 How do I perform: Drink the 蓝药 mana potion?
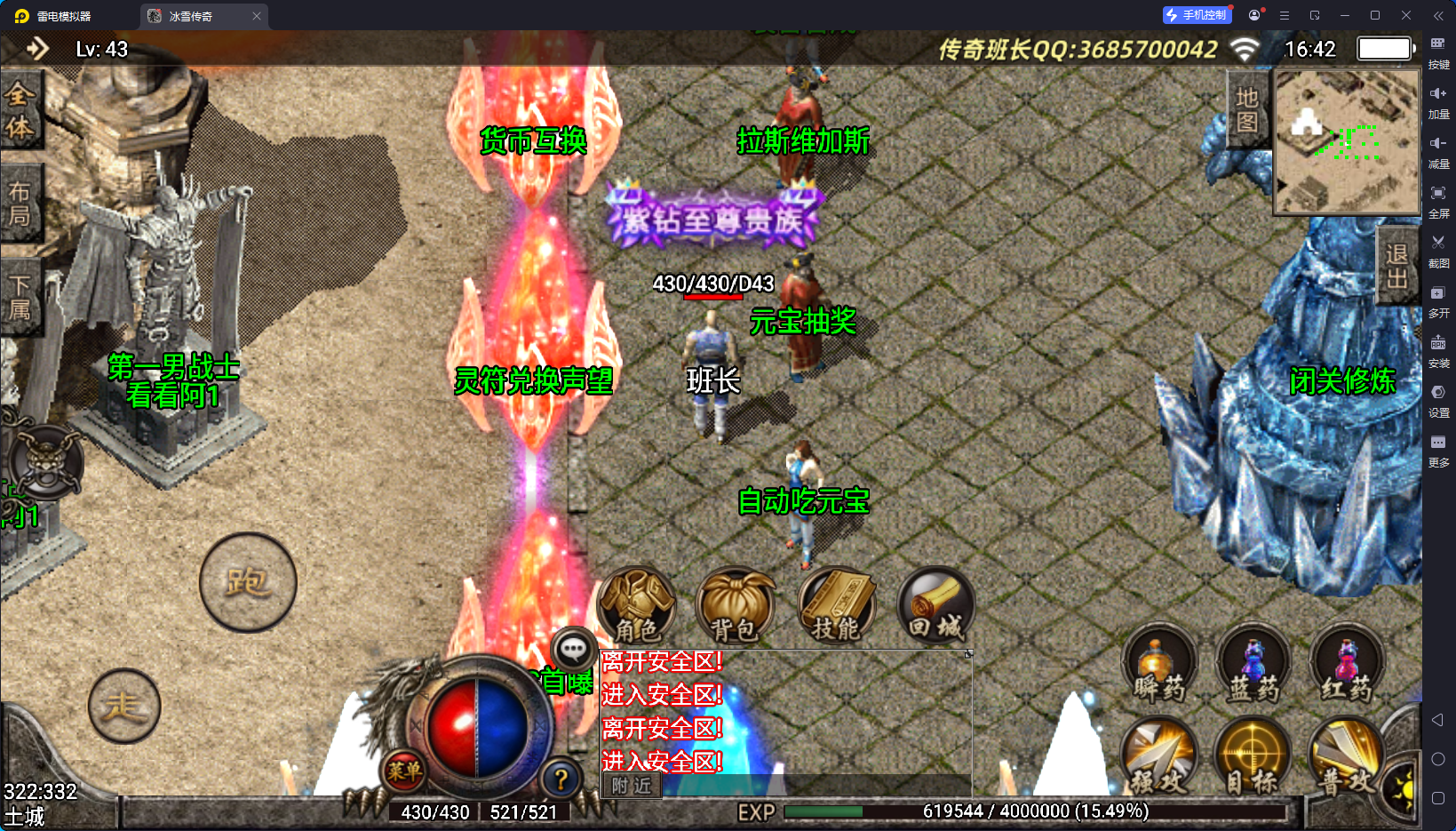point(1253,665)
